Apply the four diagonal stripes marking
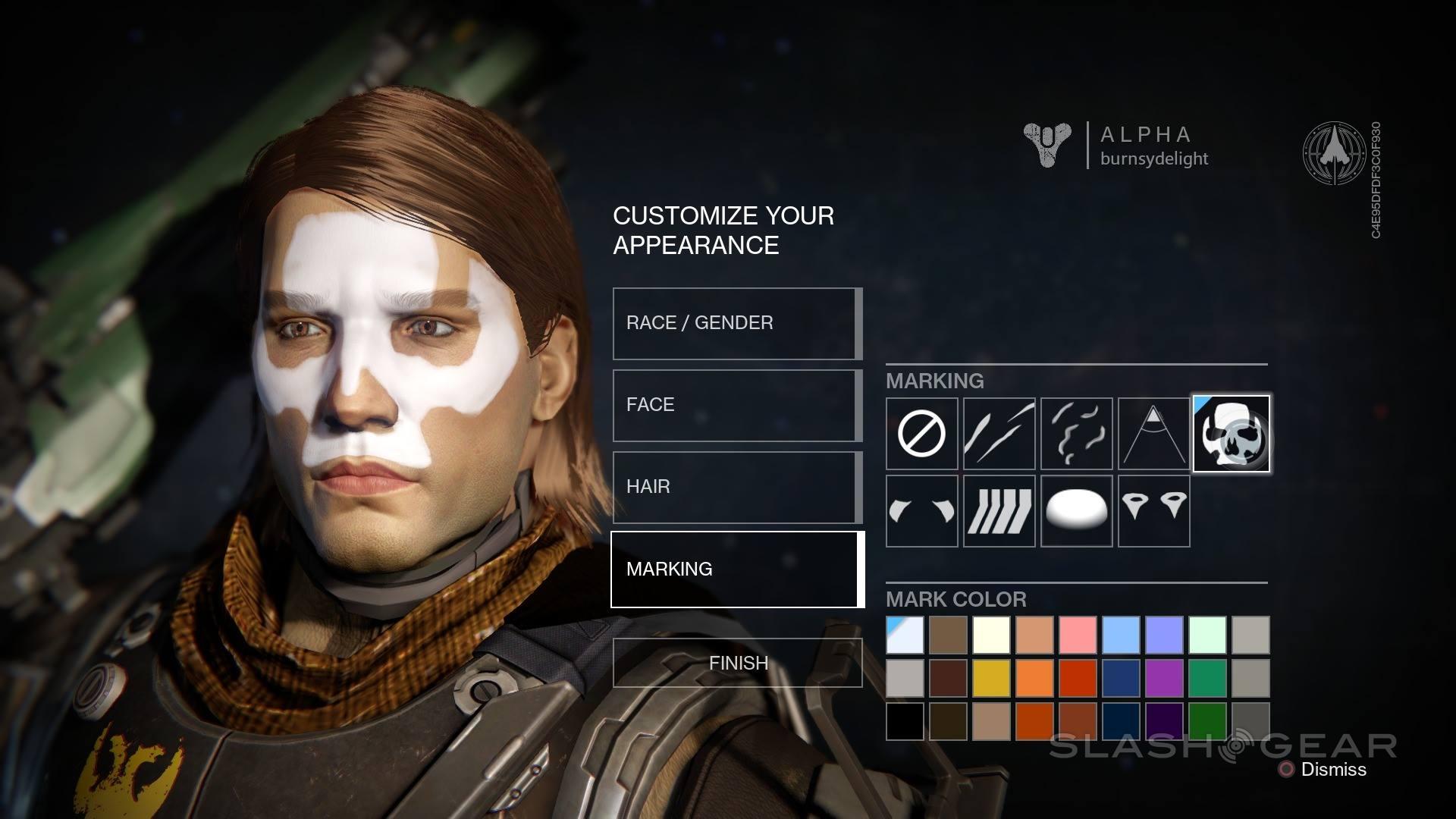Viewport: 1456px width, 819px height. click(999, 511)
